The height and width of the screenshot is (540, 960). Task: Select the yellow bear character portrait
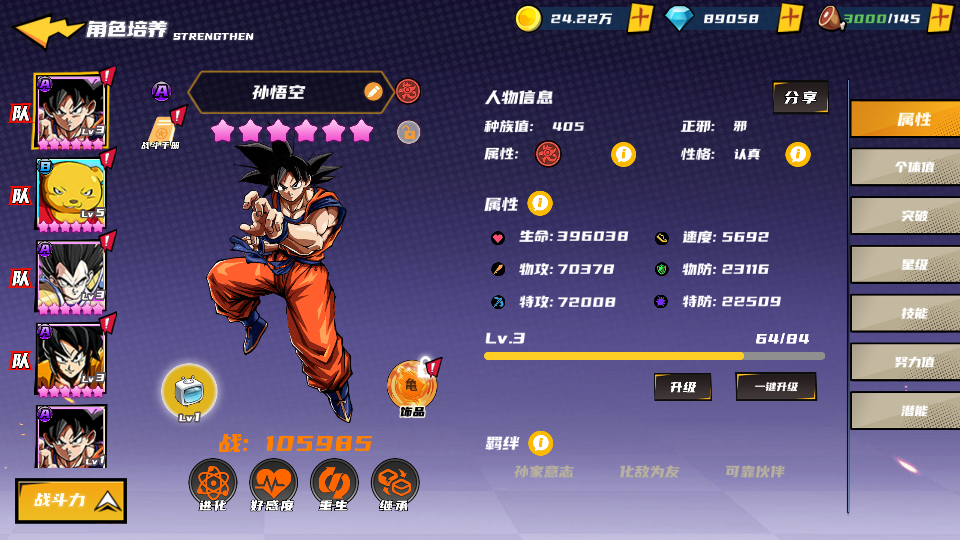pyautogui.click(x=70, y=193)
